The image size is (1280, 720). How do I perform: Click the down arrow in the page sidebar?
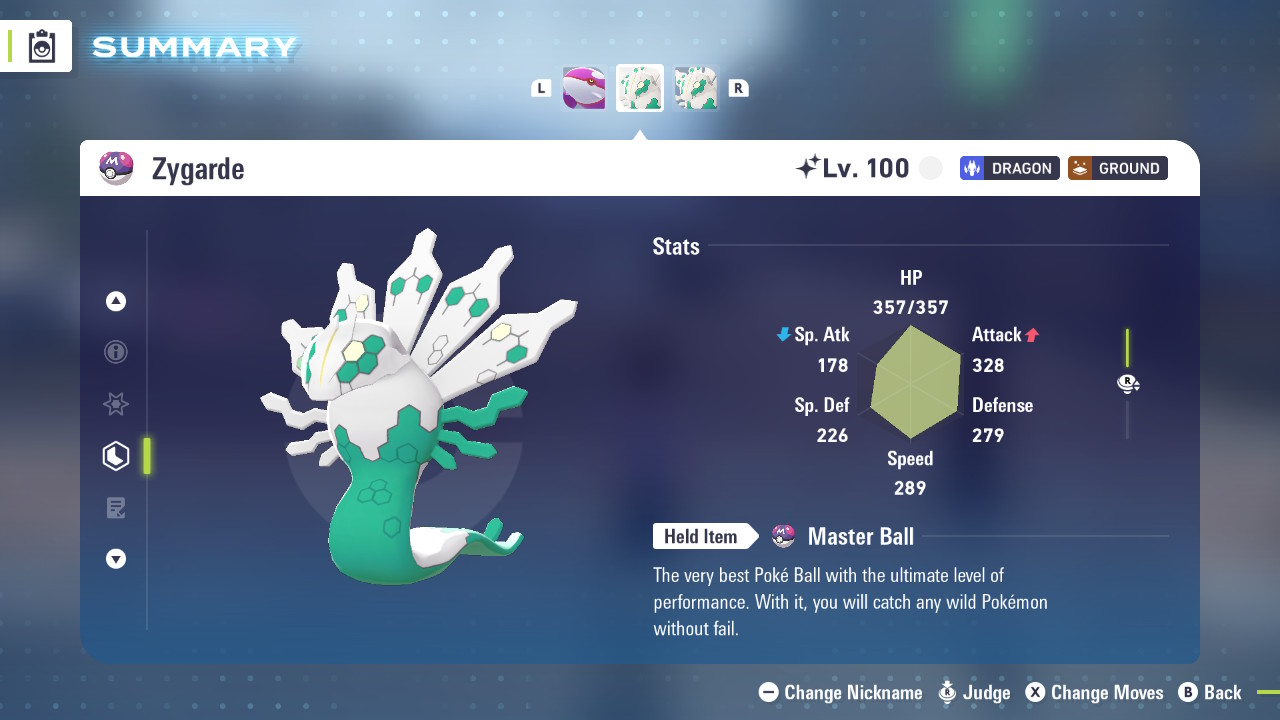click(116, 559)
